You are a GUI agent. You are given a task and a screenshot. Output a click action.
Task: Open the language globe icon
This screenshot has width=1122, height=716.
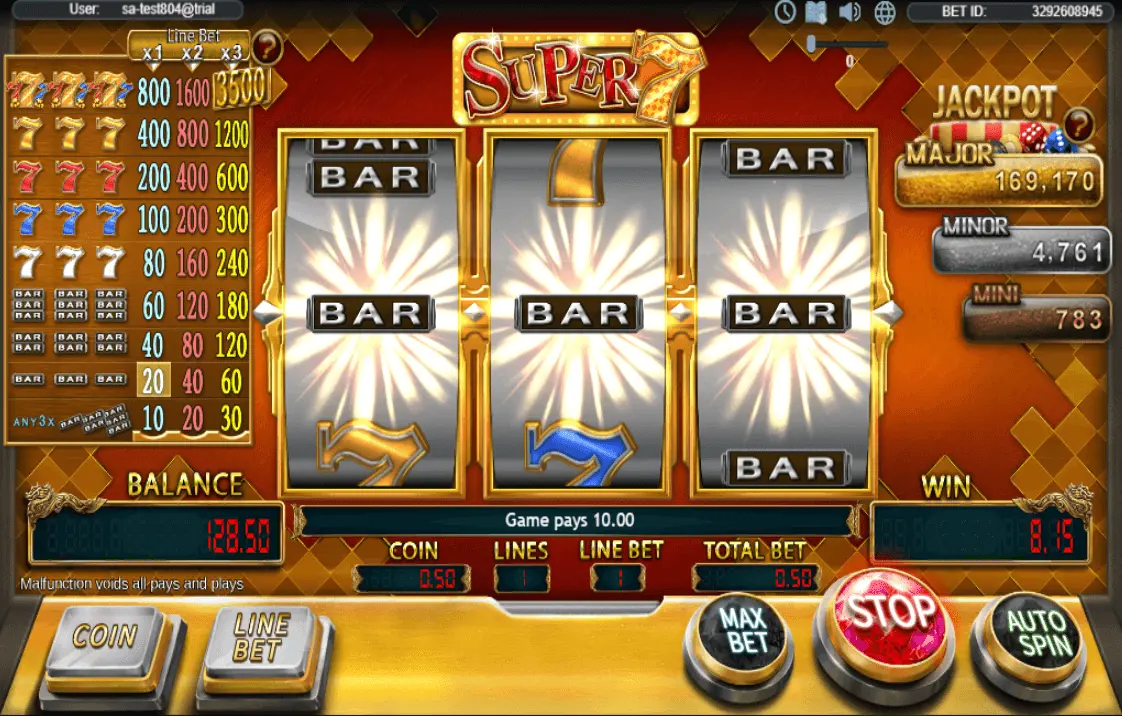[884, 11]
